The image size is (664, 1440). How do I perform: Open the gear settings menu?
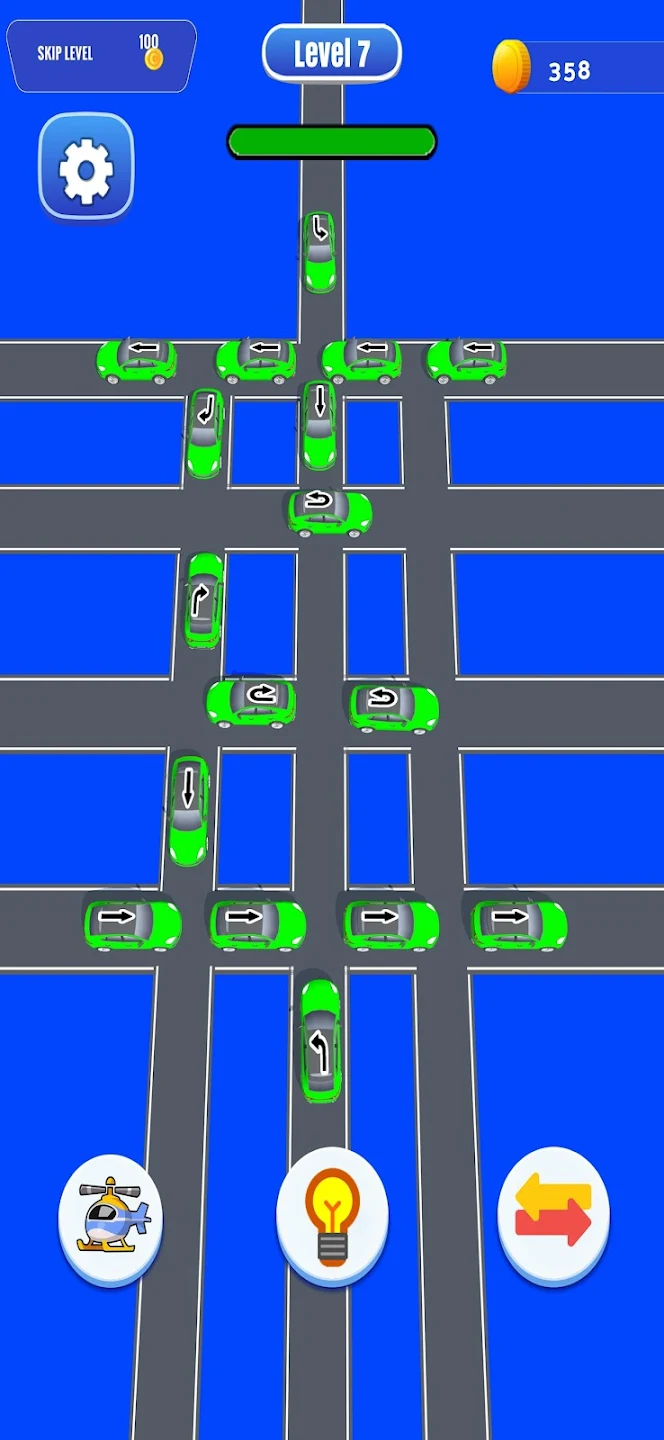point(86,168)
